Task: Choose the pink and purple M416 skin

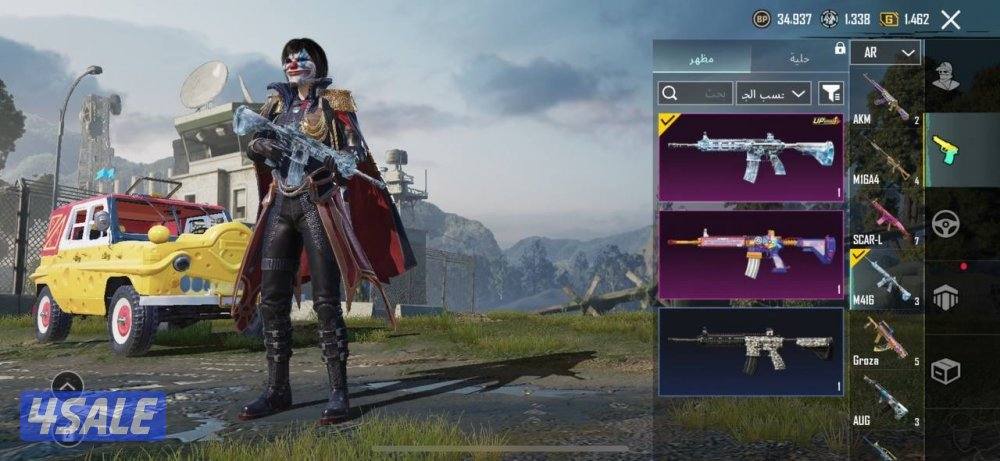Action: pyautogui.click(x=750, y=255)
